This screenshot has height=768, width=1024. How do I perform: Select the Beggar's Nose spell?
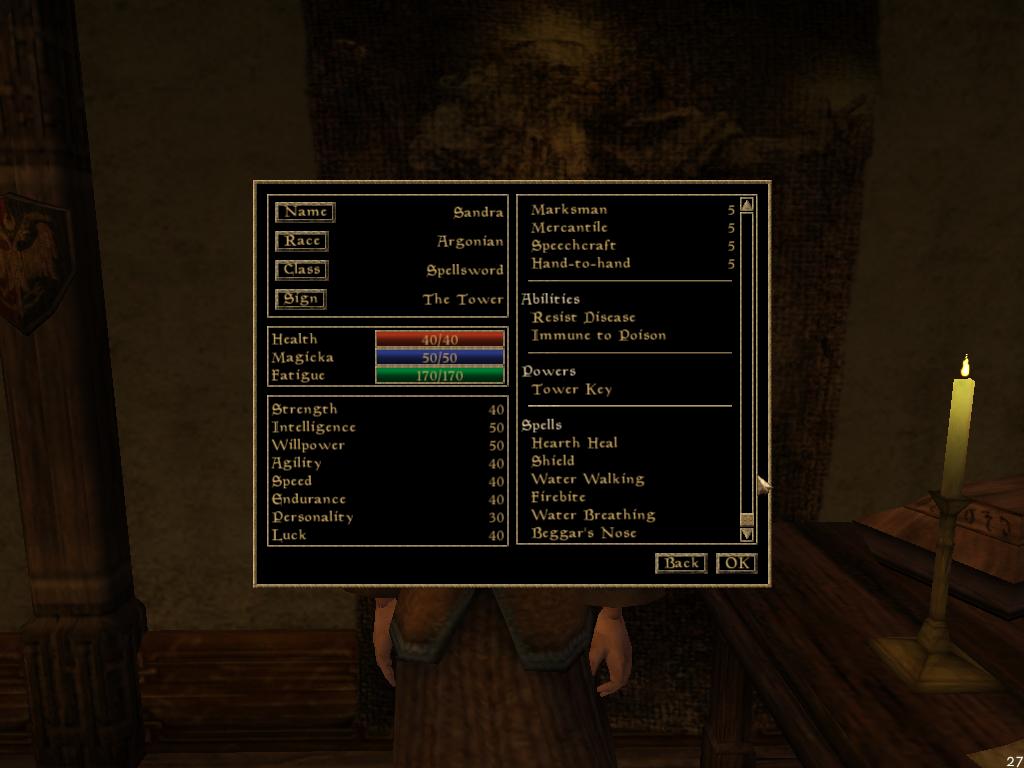pos(583,533)
